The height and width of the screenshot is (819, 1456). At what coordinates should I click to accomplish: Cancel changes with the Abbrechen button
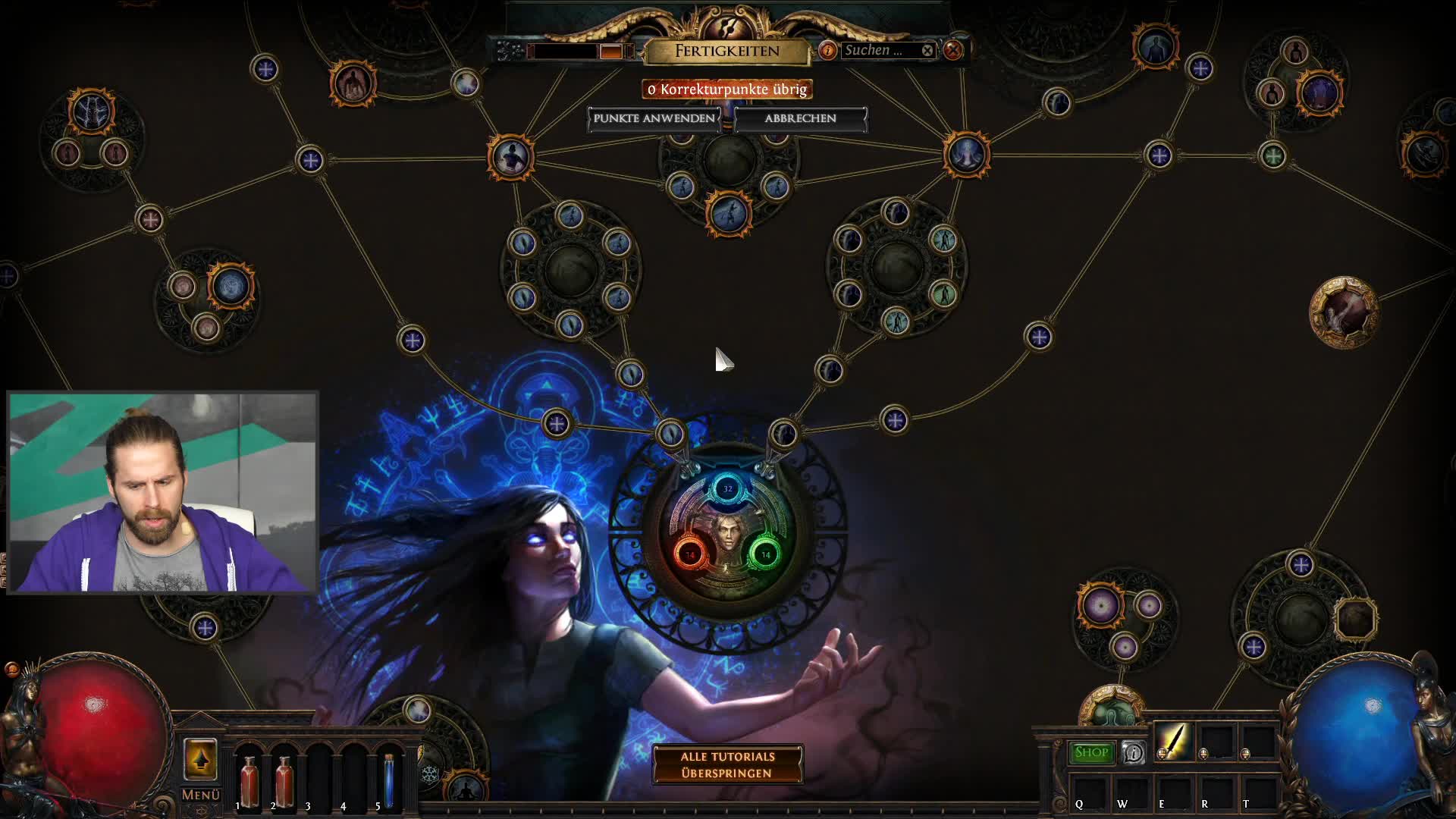800,118
